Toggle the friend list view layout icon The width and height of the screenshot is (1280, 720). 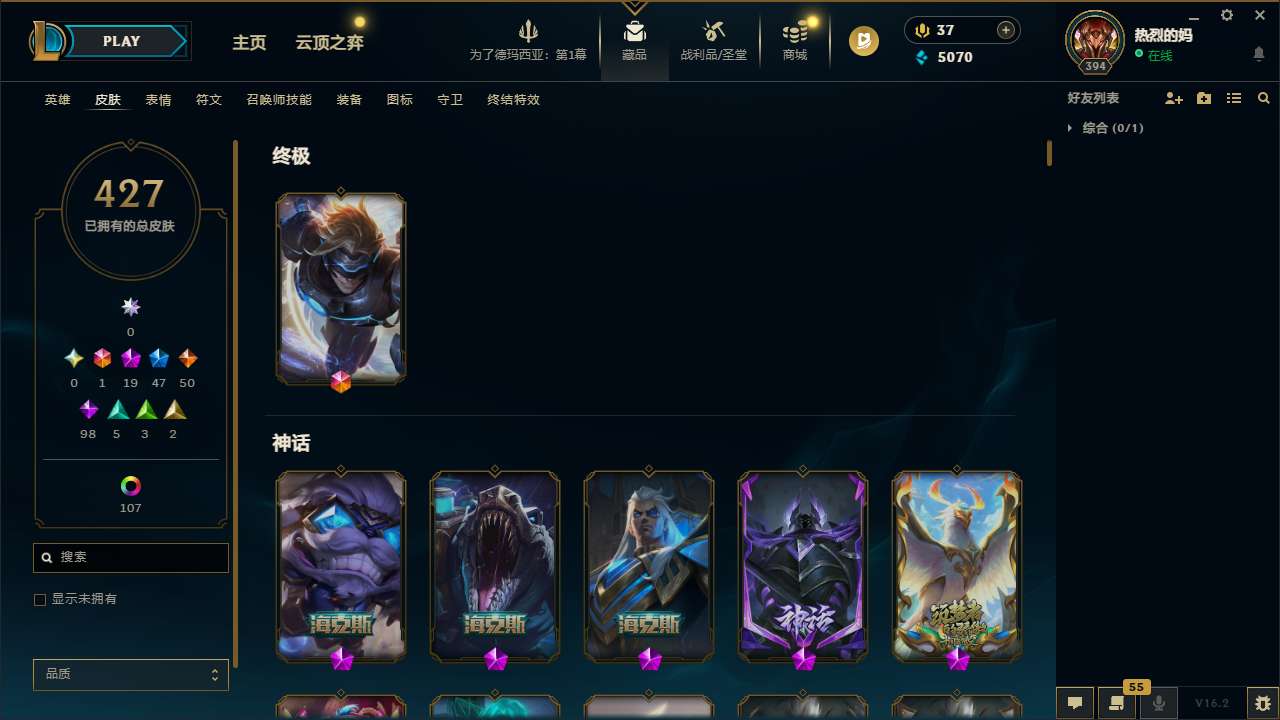(1234, 98)
